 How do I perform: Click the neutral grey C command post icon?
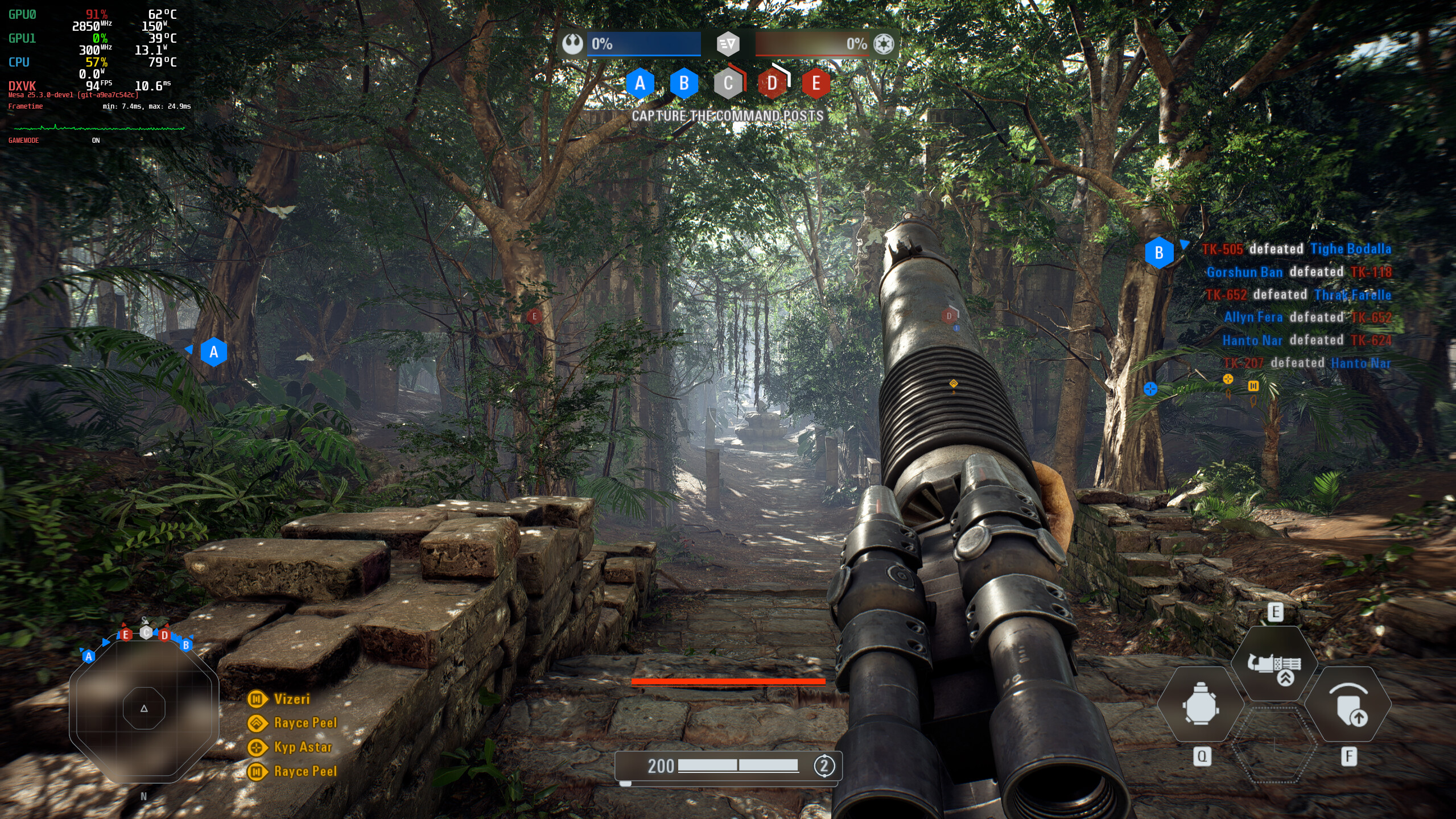point(728,84)
